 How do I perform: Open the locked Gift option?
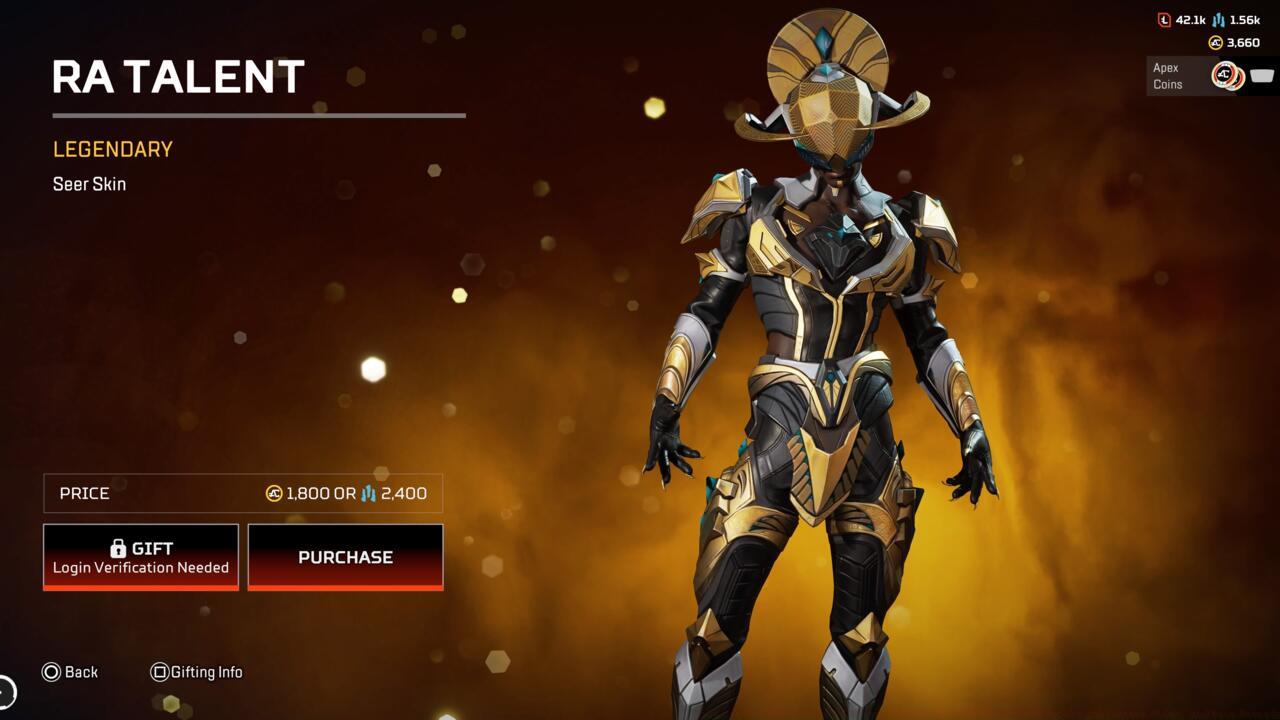141,557
